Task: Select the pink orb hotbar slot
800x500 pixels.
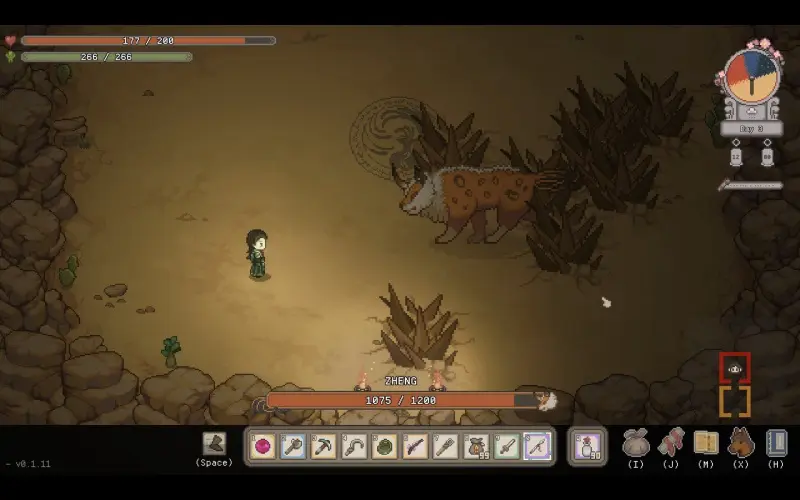Action: (263, 446)
